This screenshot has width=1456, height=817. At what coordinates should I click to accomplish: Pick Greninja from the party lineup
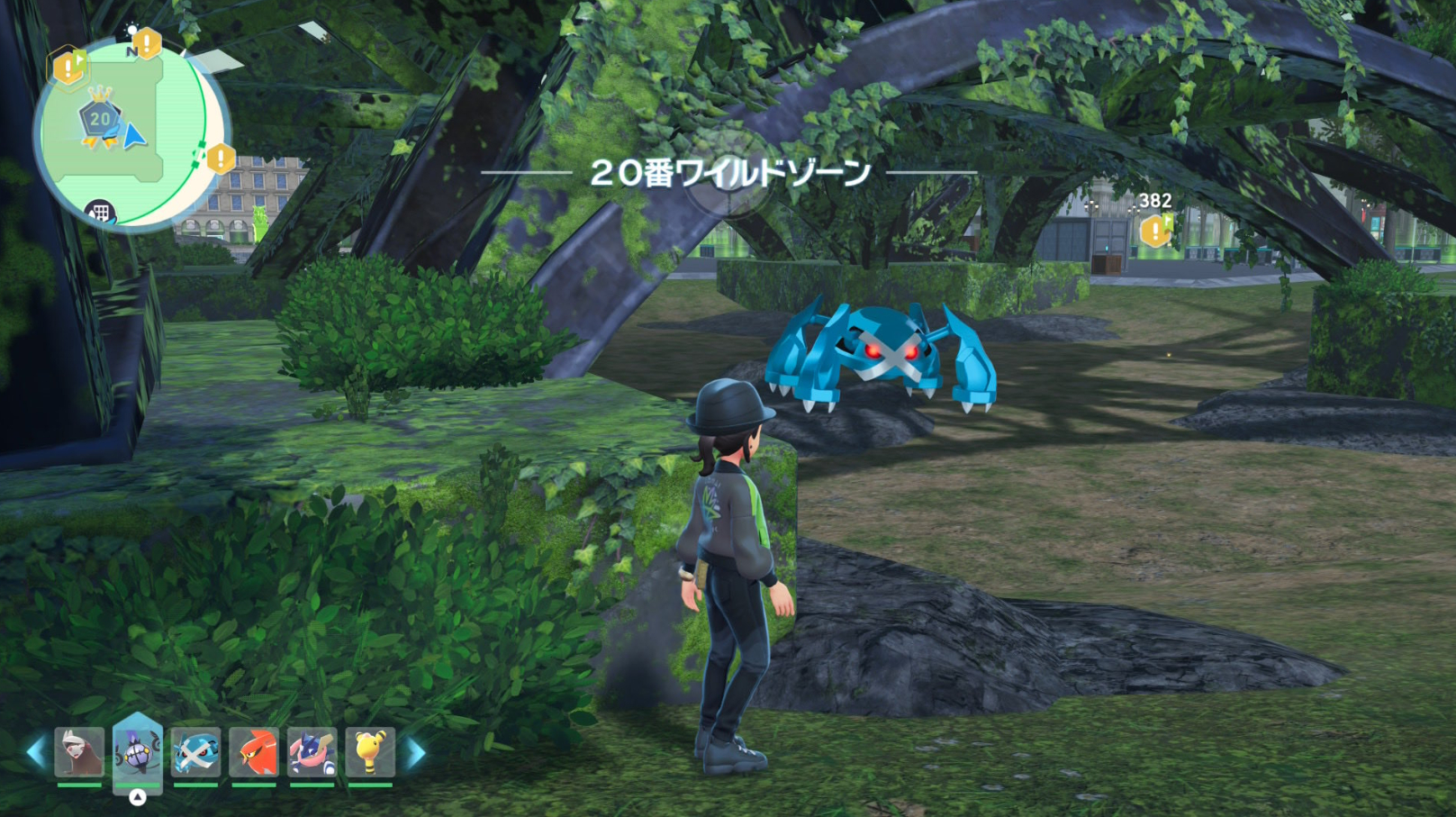click(x=312, y=752)
